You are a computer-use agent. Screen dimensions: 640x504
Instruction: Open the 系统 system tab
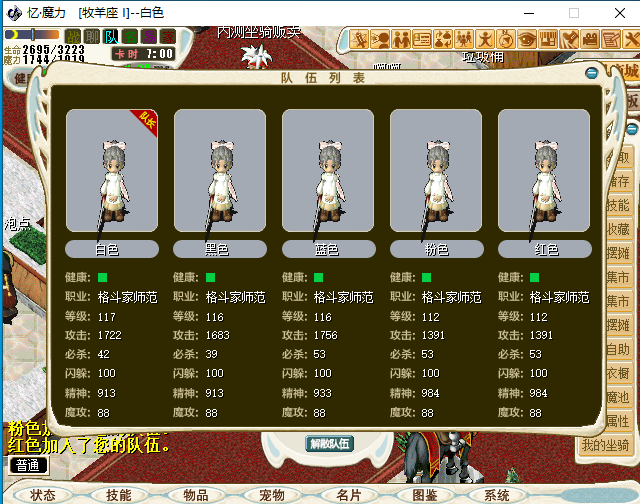[x=497, y=495]
